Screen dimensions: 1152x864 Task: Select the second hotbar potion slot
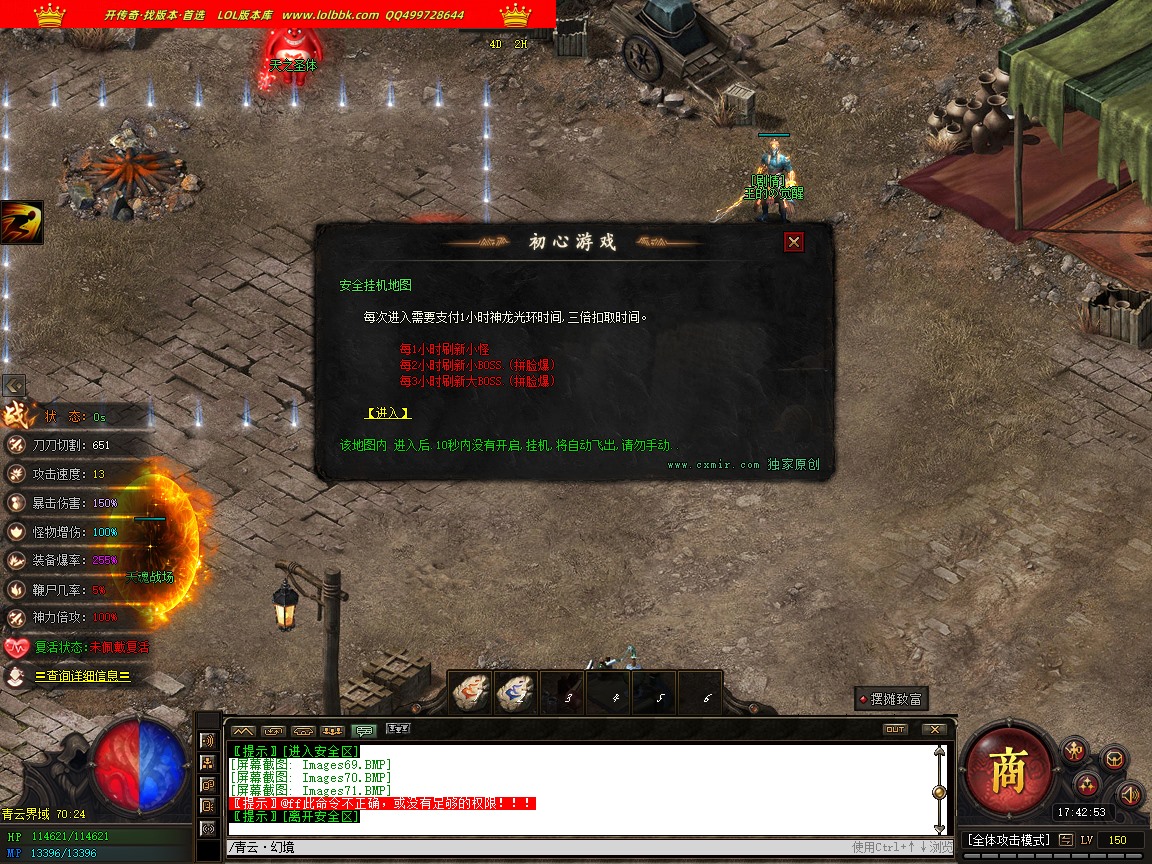516,693
